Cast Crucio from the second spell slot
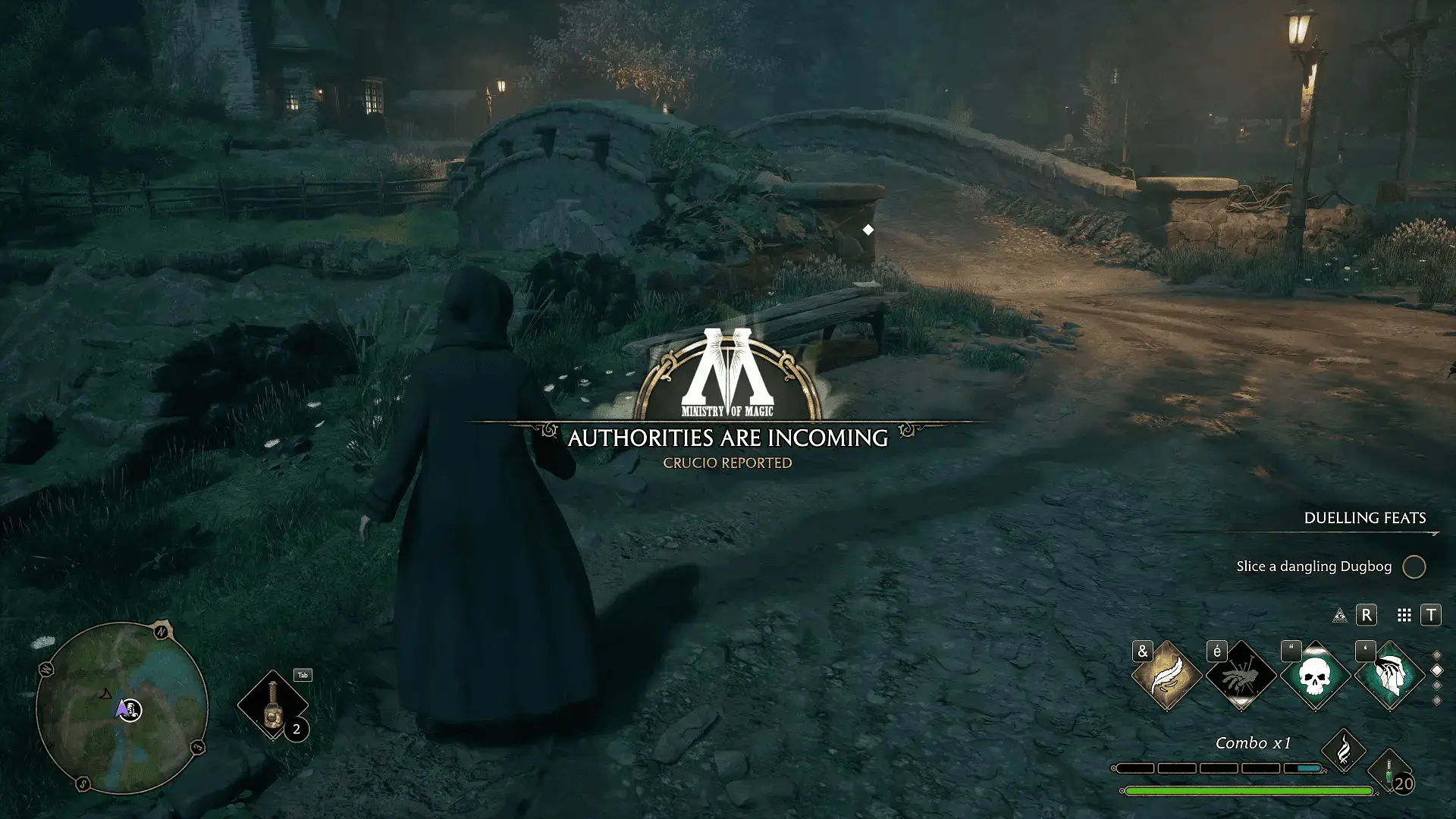The image size is (1456, 819). pos(1241,676)
